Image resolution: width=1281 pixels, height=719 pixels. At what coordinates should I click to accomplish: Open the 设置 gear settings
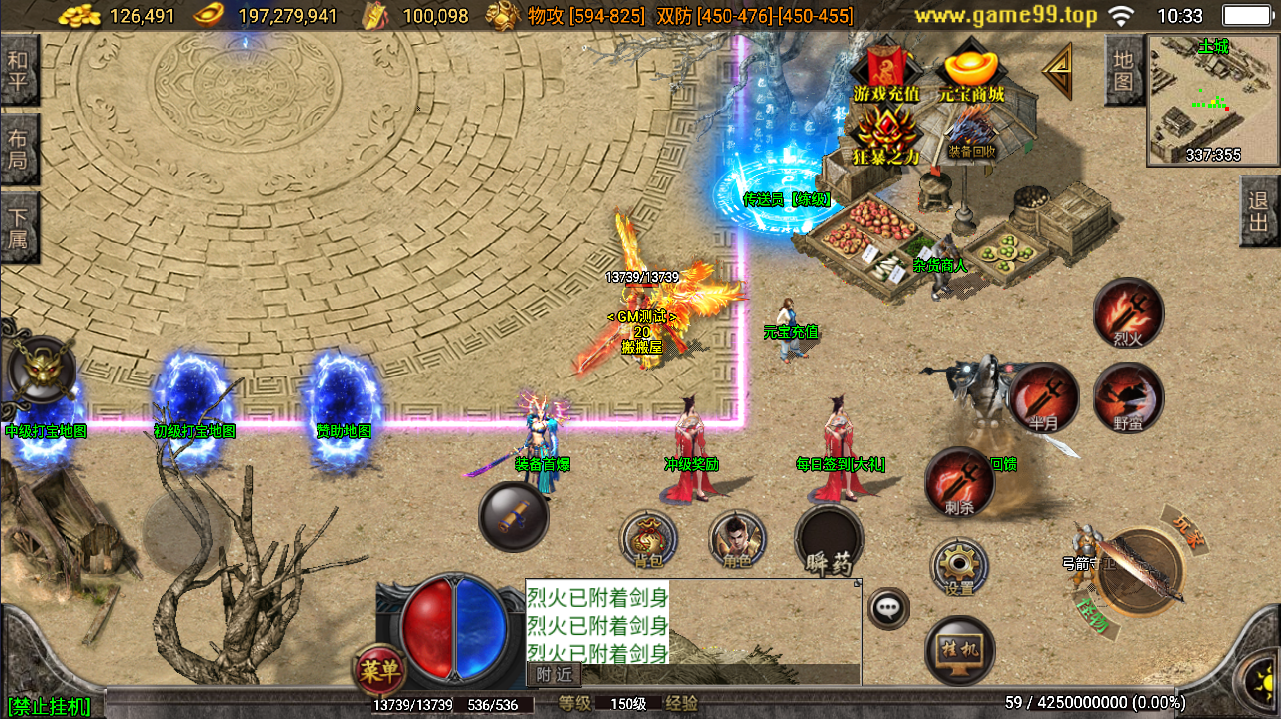coord(959,567)
